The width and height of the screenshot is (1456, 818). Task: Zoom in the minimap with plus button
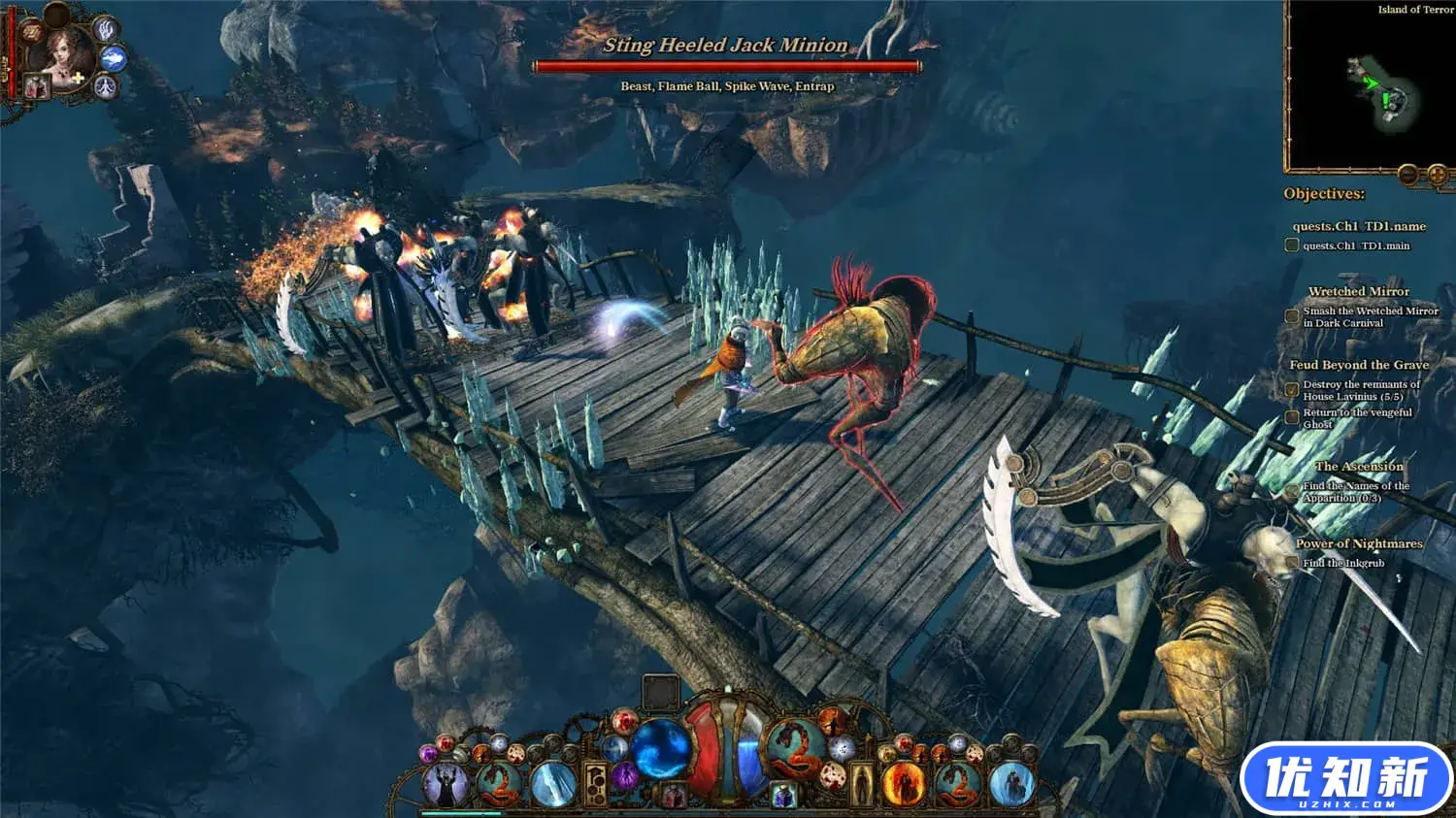click(1438, 176)
